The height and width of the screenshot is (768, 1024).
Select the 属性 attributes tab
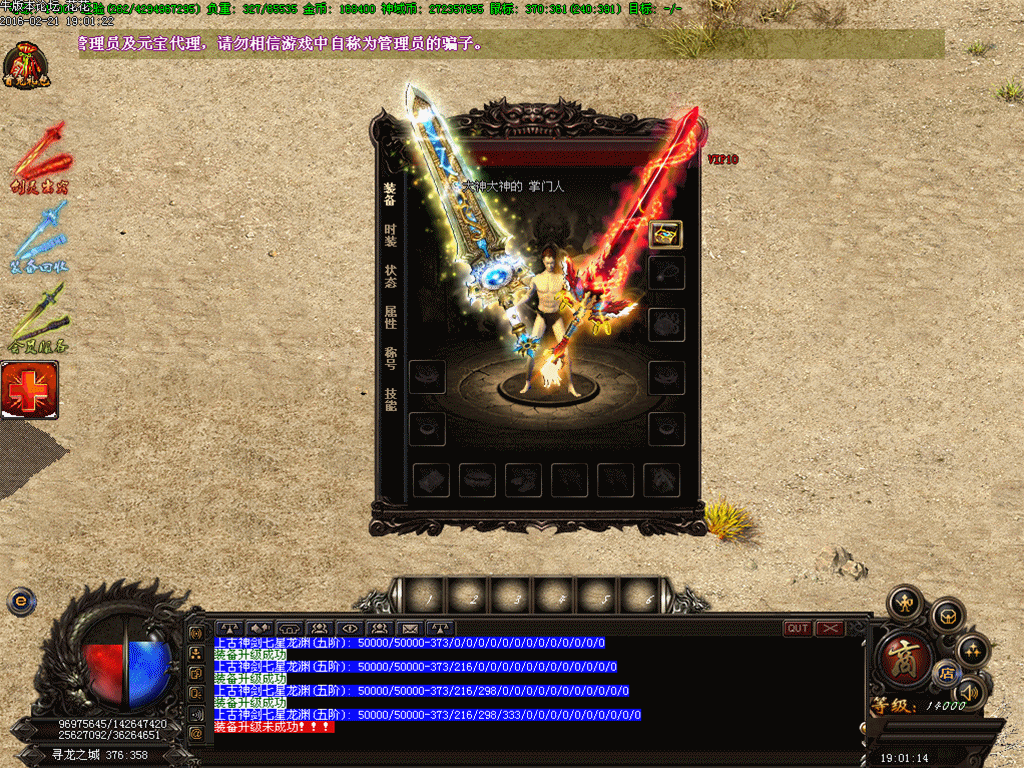(x=390, y=317)
